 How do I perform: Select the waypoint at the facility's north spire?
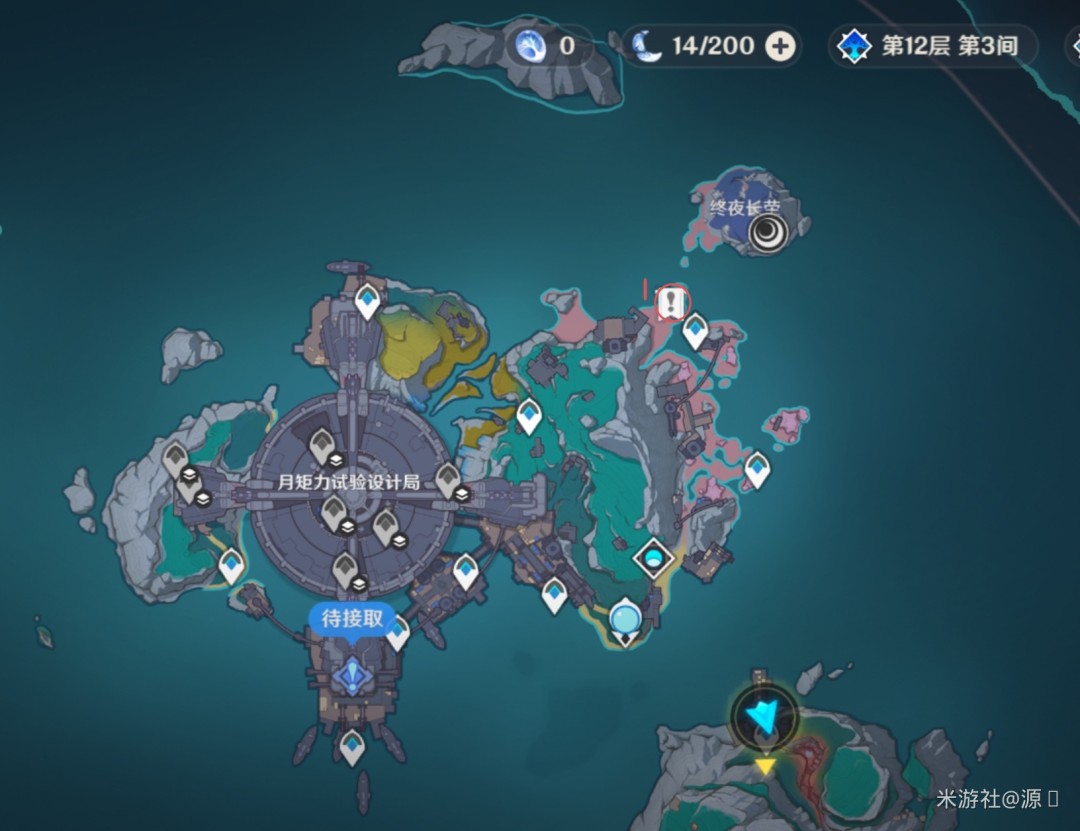tap(368, 299)
